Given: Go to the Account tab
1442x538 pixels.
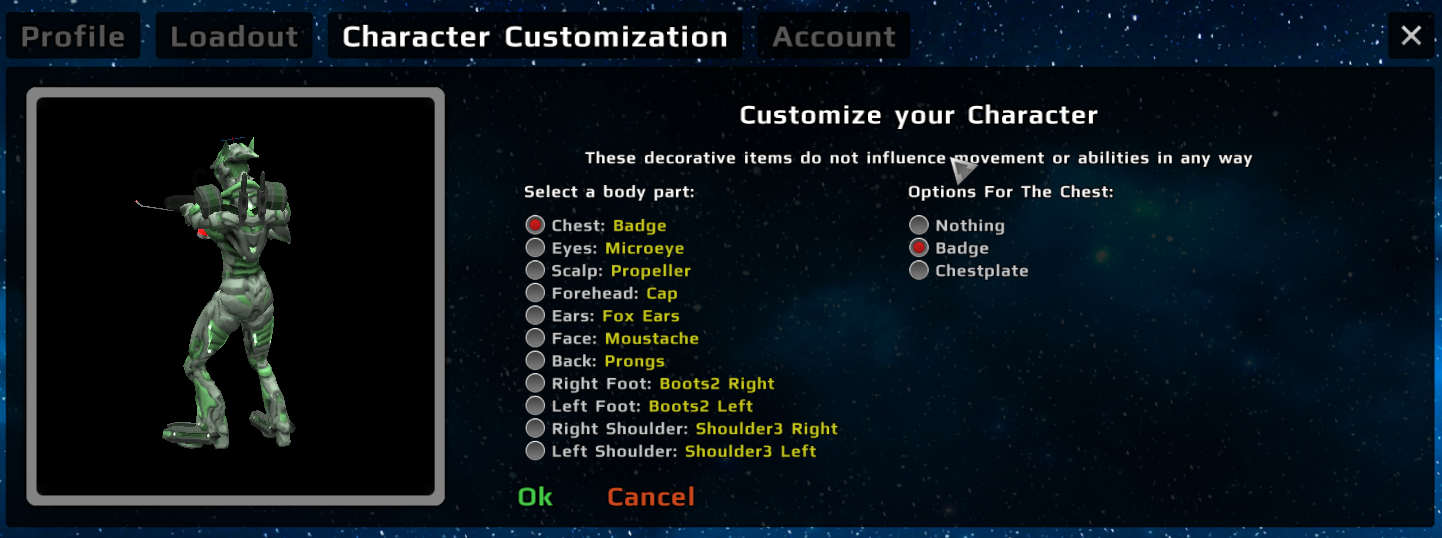Looking at the screenshot, I should point(834,37).
